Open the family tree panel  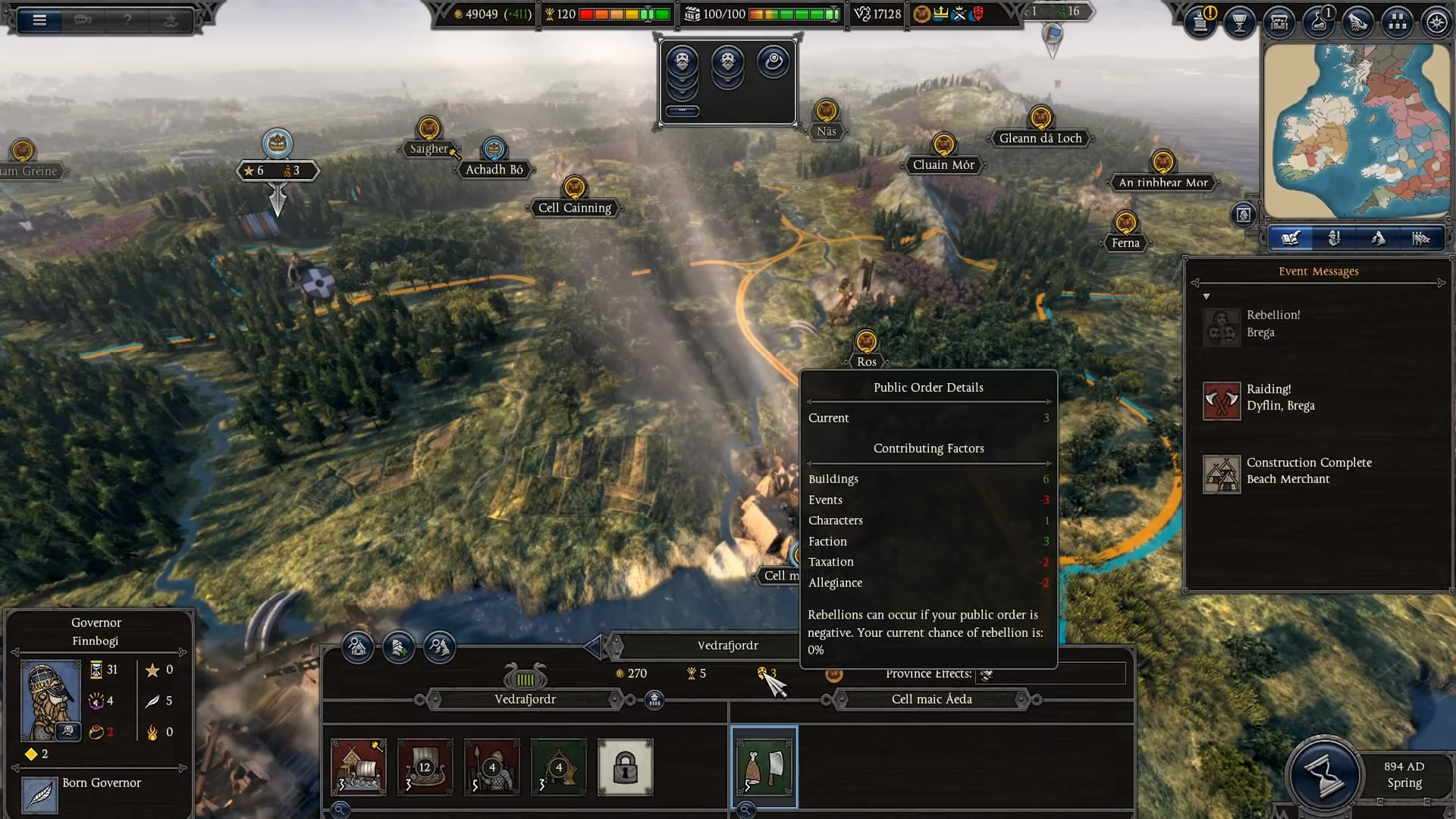click(1398, 22)
